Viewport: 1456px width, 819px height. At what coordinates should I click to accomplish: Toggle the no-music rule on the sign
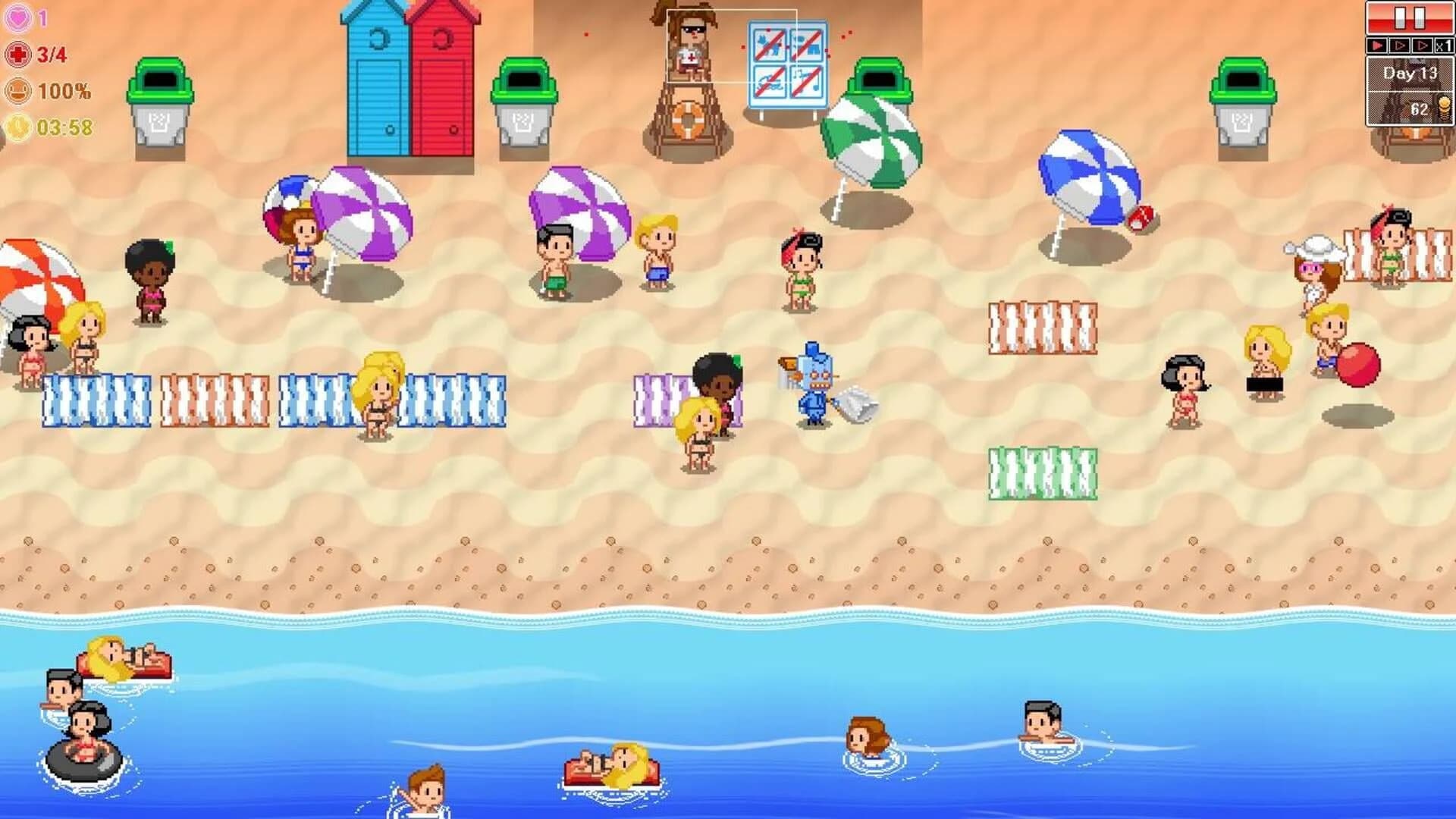(x=806, y=81)
